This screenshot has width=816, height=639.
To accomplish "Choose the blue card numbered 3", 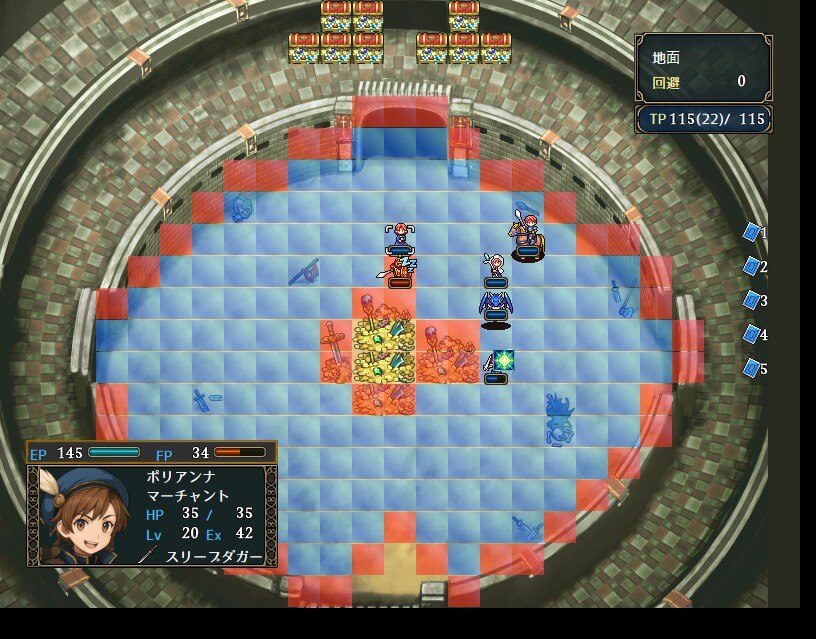I will [752, 300].
